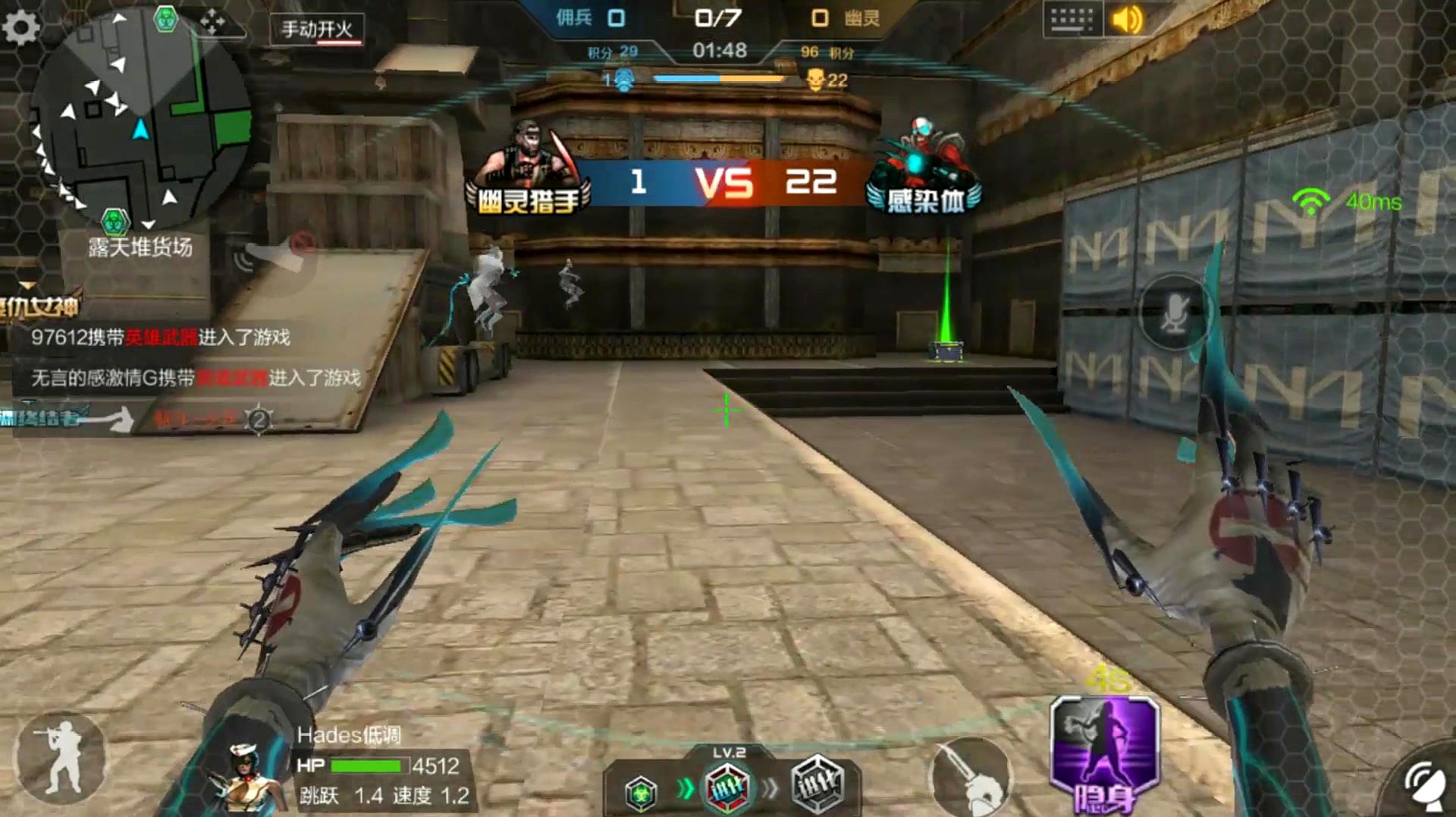Tap the claw melee attack button
Viewport: 1456px width, 817px height.
[972, 778]
